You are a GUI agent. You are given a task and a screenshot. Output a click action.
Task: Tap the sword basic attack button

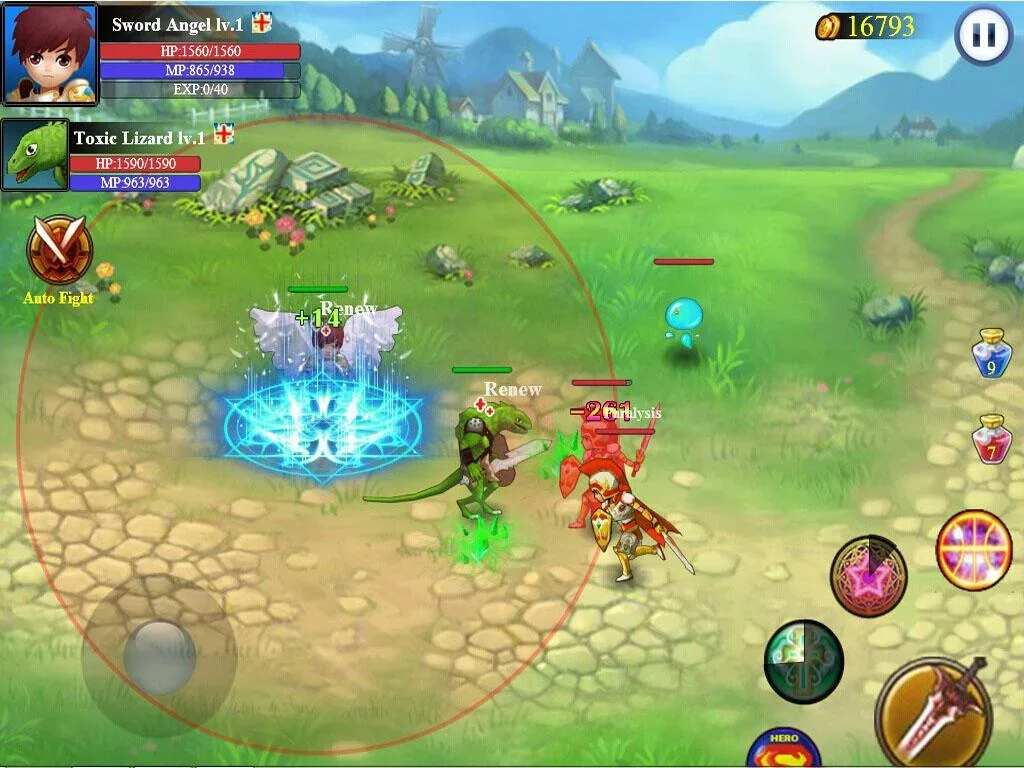point(933,712)
